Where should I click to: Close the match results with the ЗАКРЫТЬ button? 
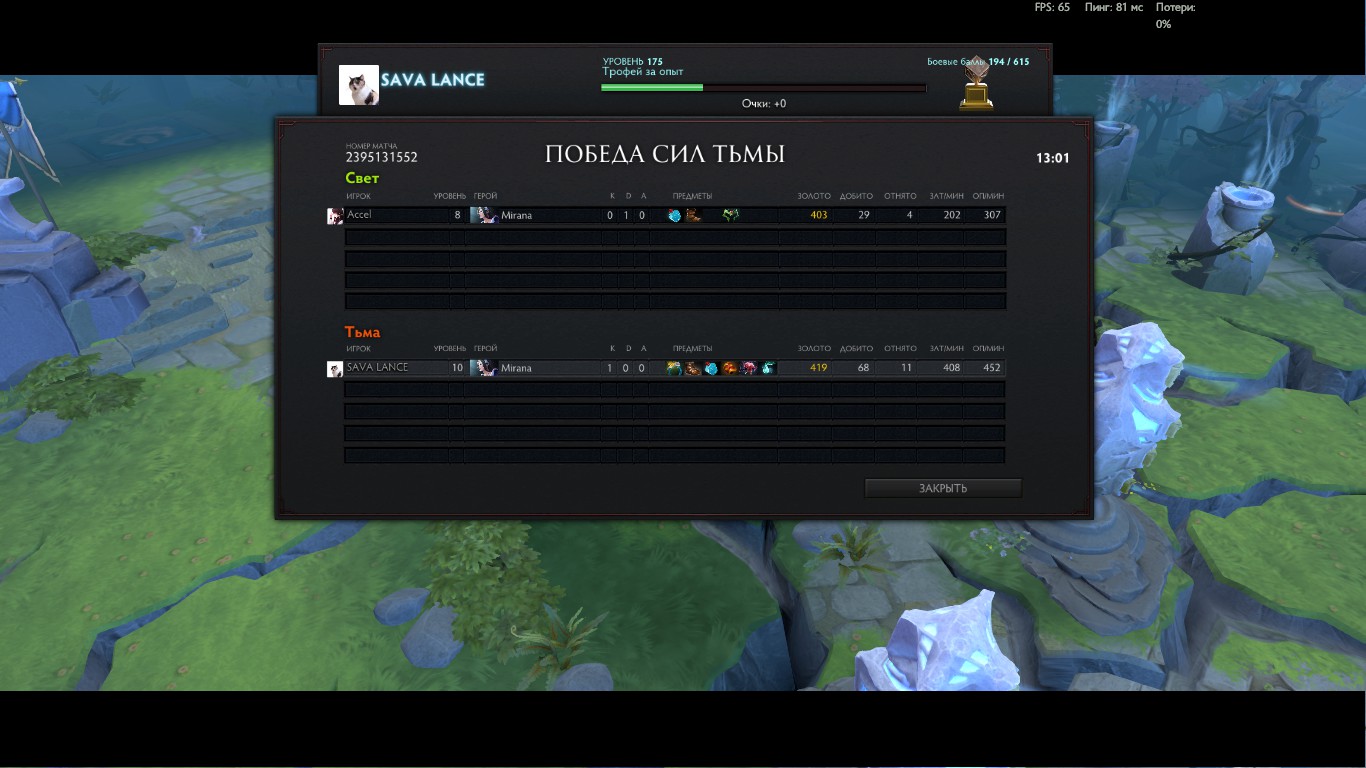point(942,488)
